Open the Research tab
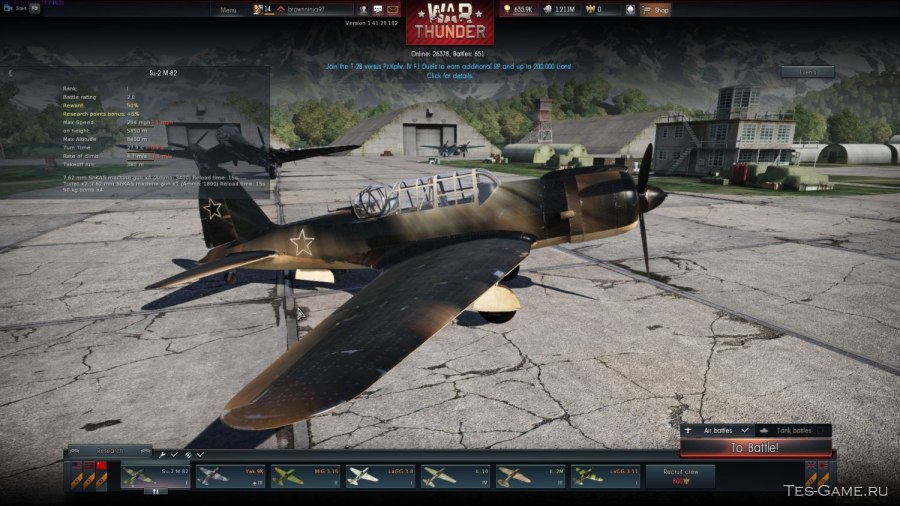 click(x=108, y=451)
